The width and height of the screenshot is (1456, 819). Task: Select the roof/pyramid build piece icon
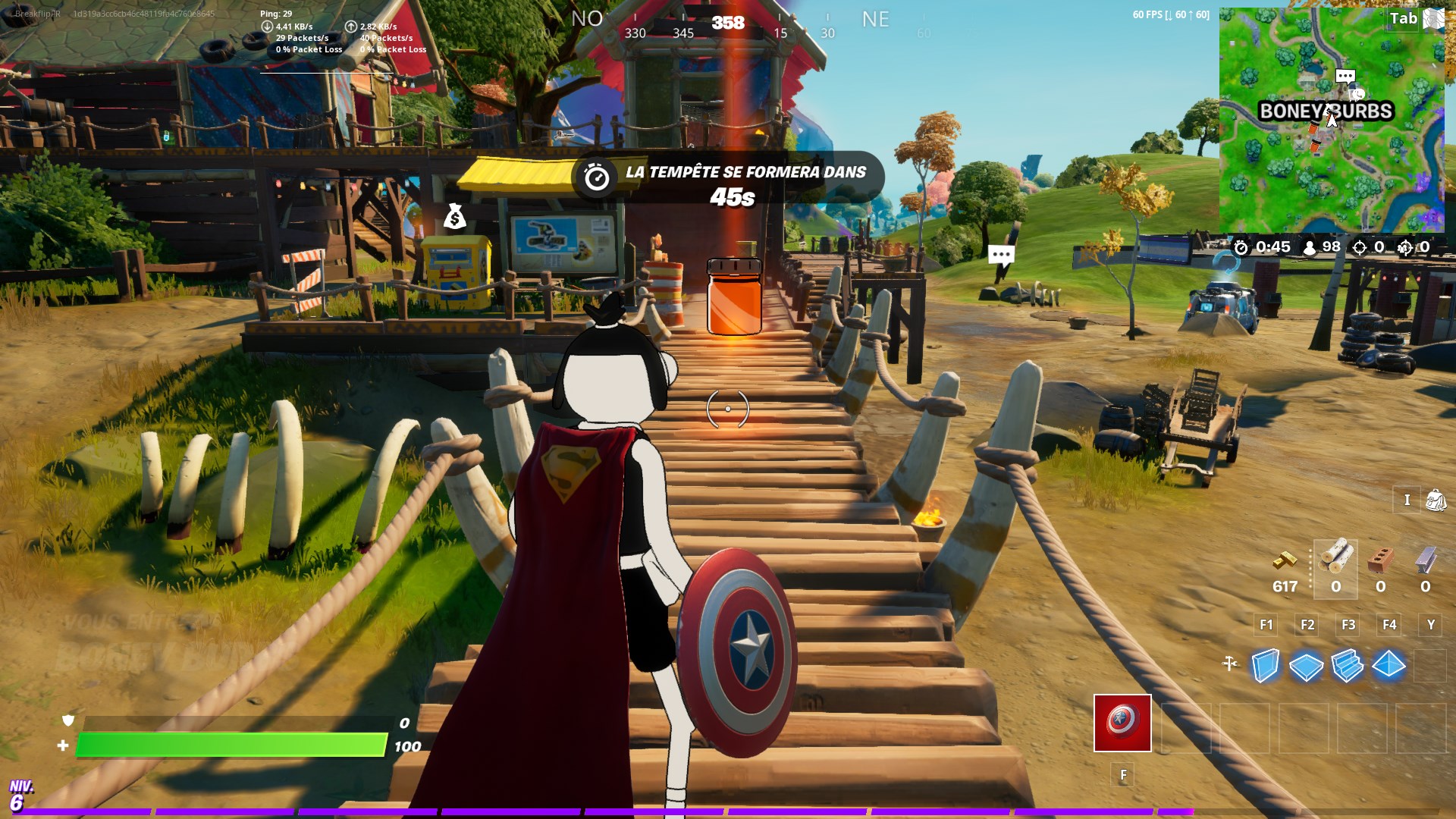click(x=1387, y=666)
